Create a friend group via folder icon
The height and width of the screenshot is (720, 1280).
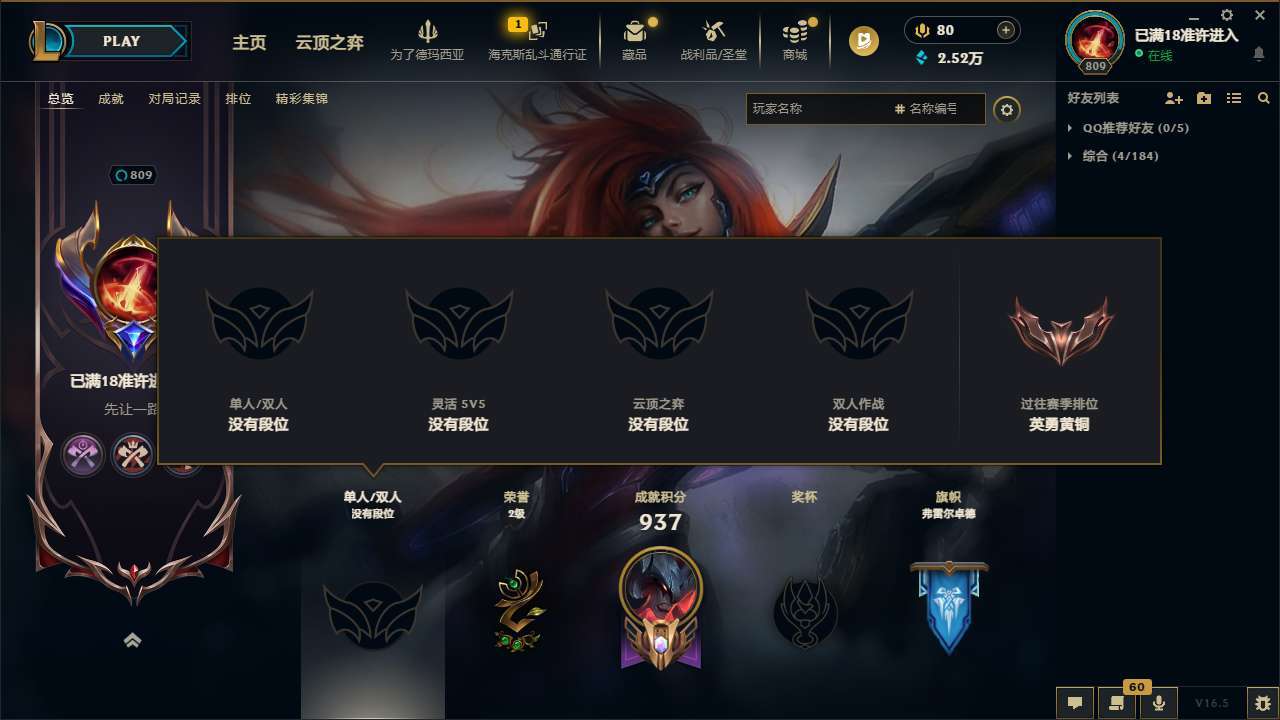[x=1203, y=98]
